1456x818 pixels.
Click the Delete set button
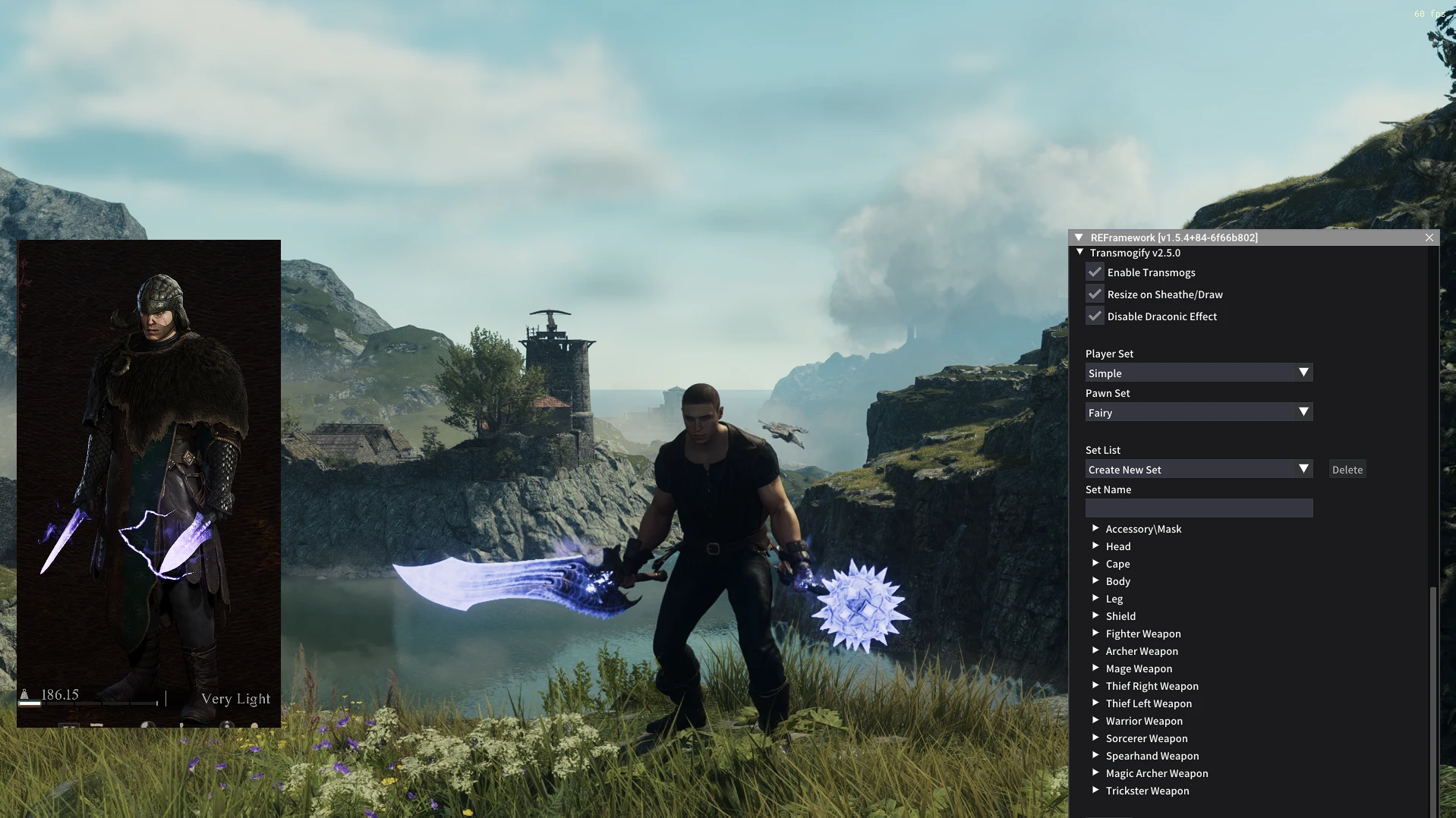(1347, 470)
